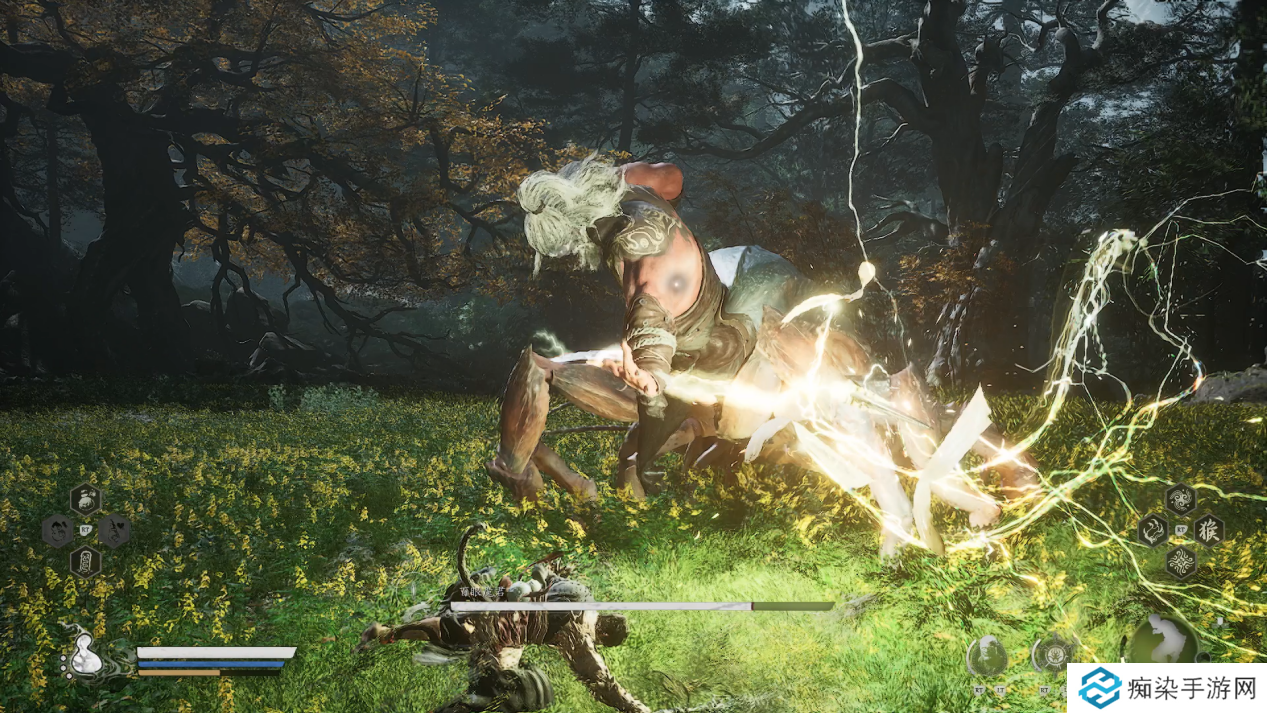Pick the dimmed left slot of the quick-item wheel

click(x=56, y=530)
